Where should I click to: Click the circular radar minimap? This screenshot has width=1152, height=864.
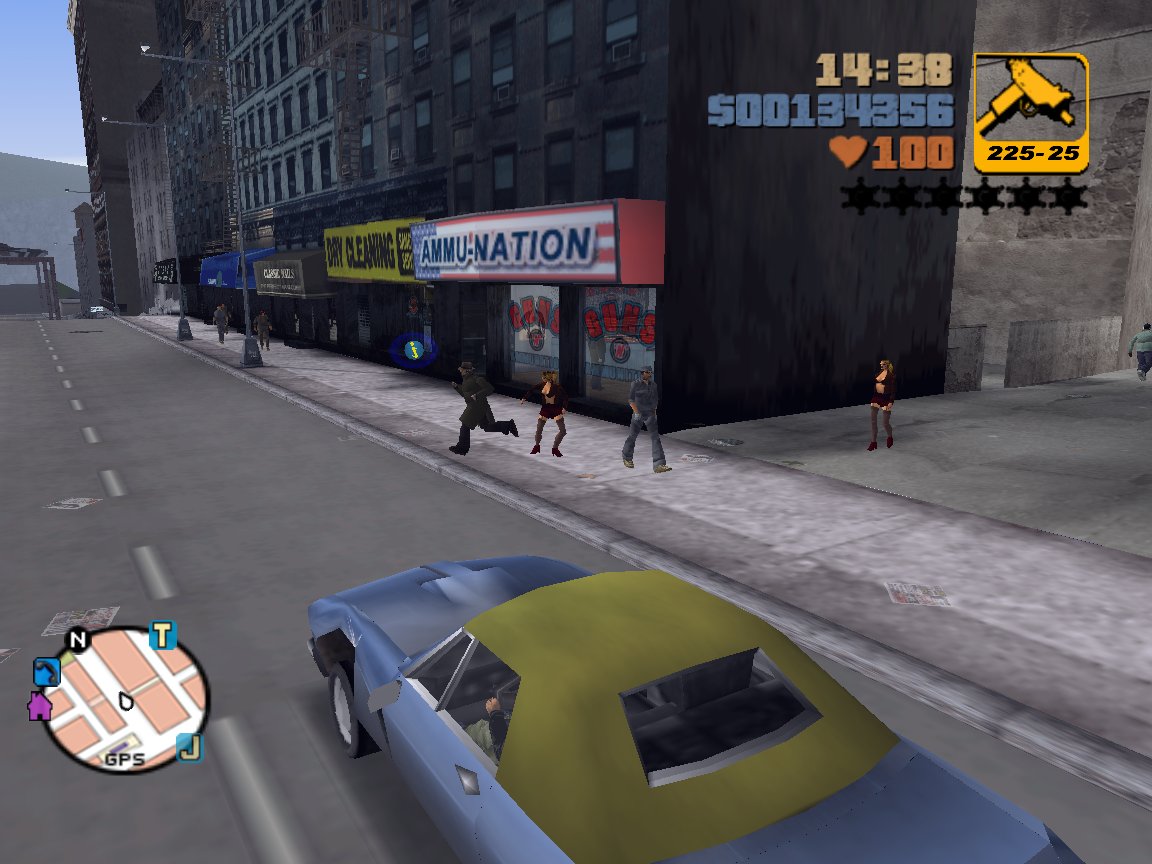tap(125, 699)
